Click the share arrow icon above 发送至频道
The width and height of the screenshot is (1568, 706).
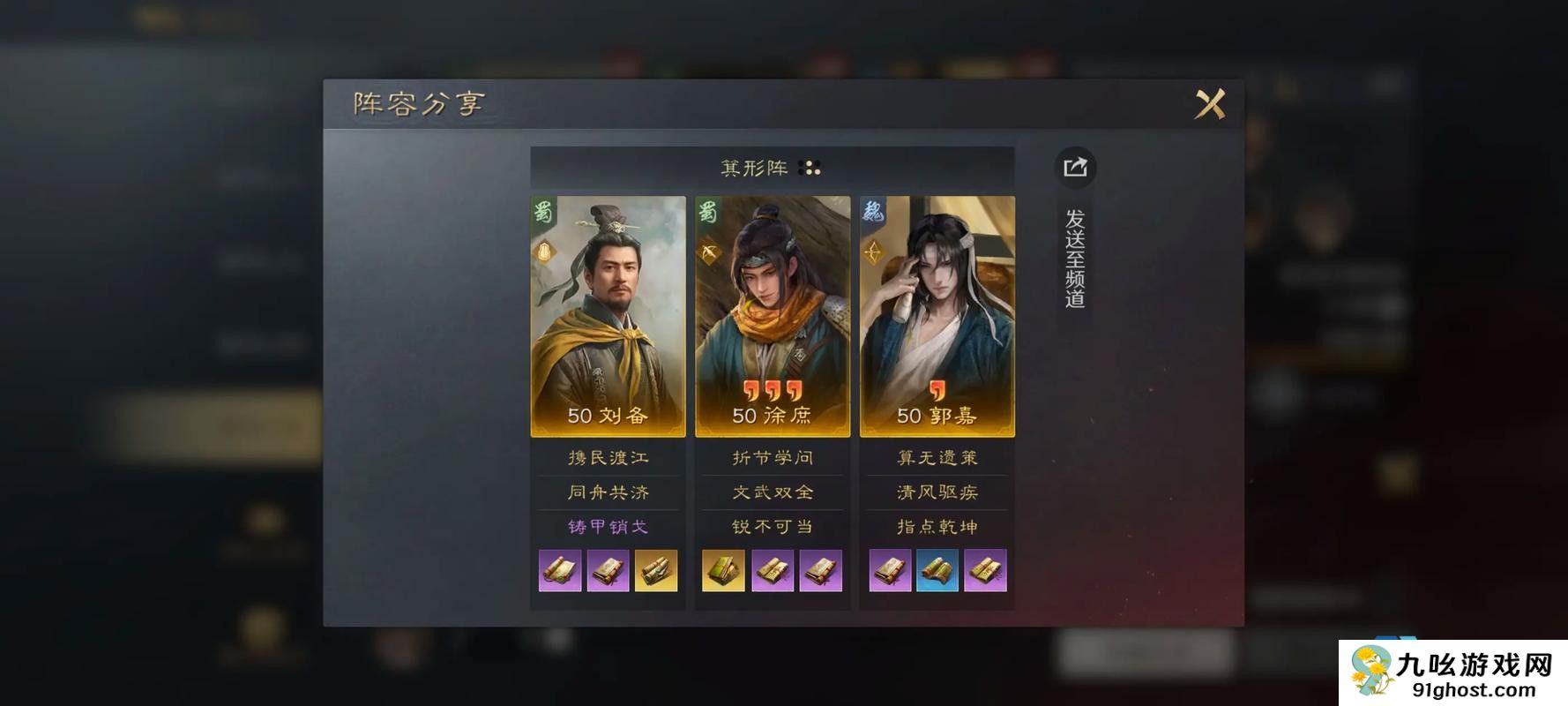[x=1075, y=168]
